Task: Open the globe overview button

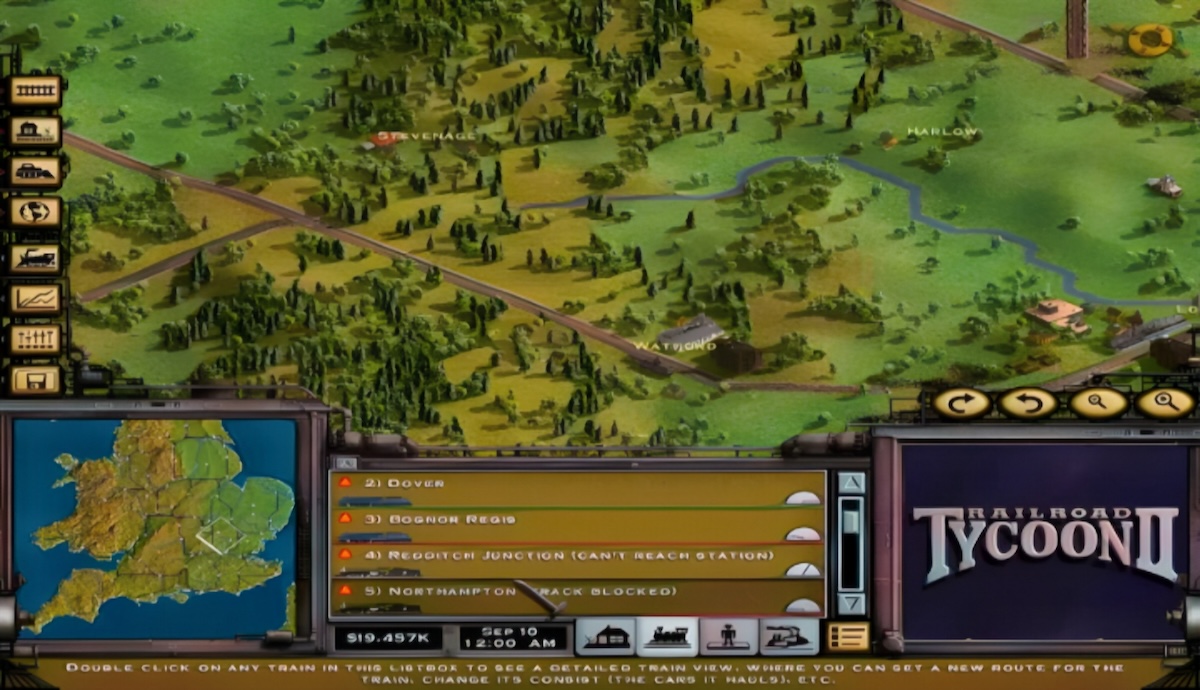Action: coord(36,212)
